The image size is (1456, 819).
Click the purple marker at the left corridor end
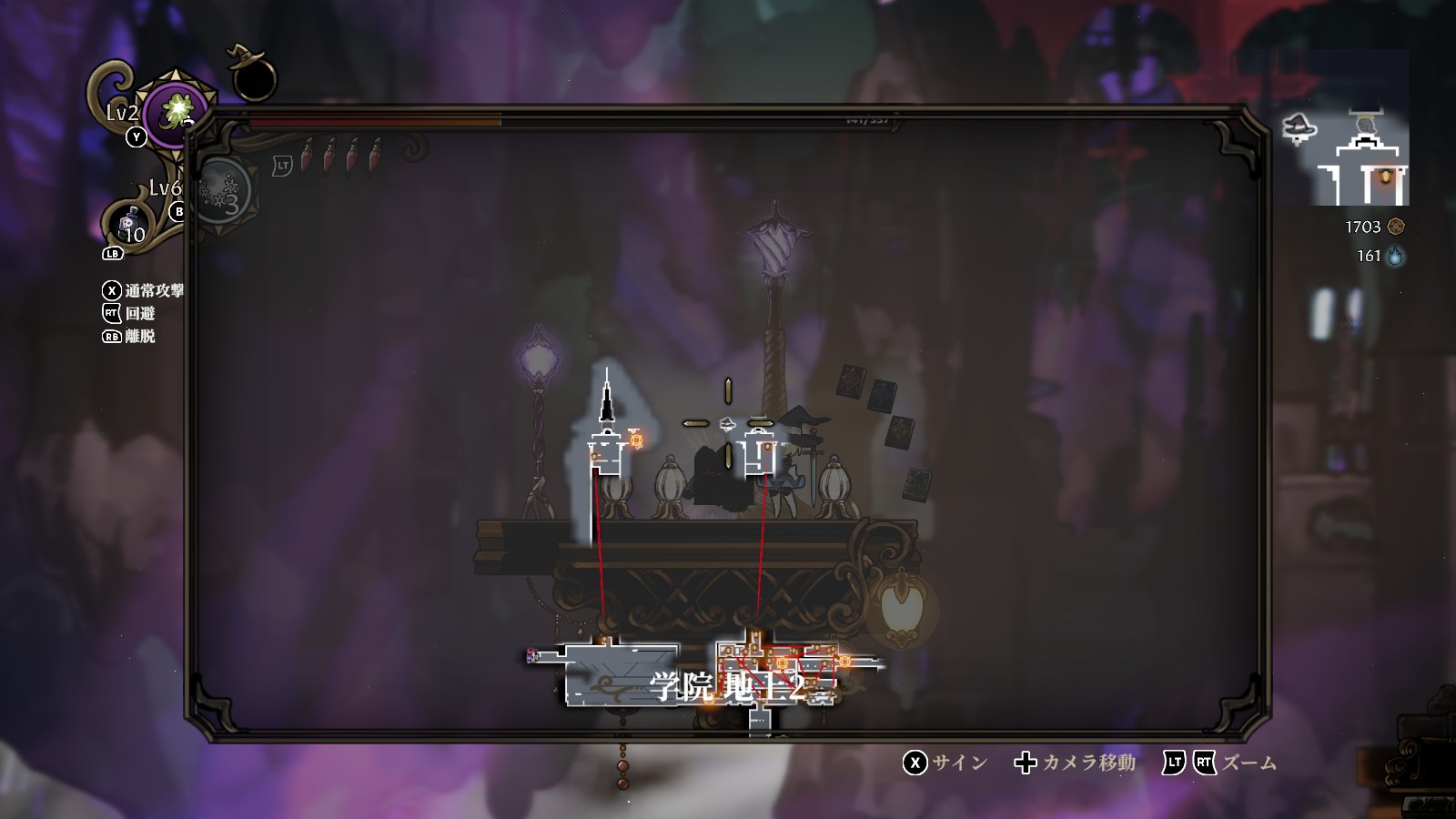(x=531, y=655)
